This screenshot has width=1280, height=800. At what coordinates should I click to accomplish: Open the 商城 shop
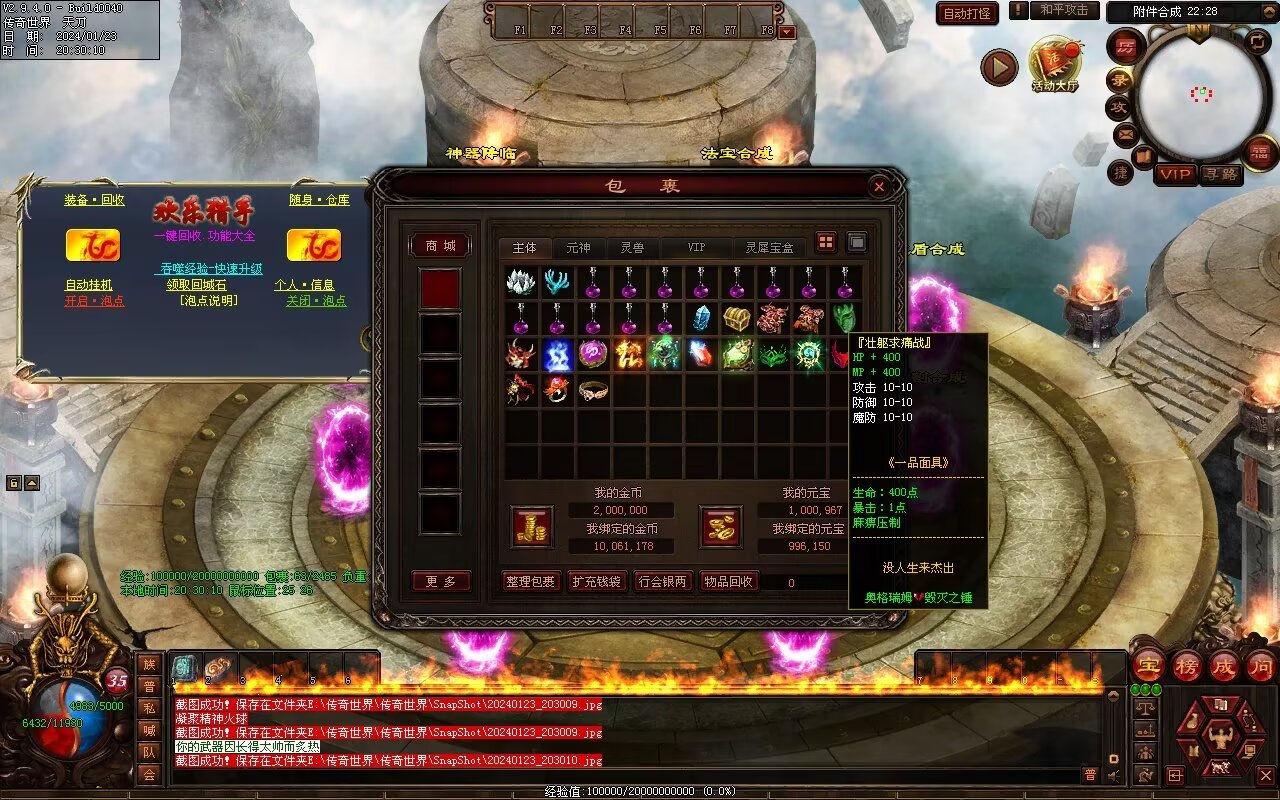(440, 246)
